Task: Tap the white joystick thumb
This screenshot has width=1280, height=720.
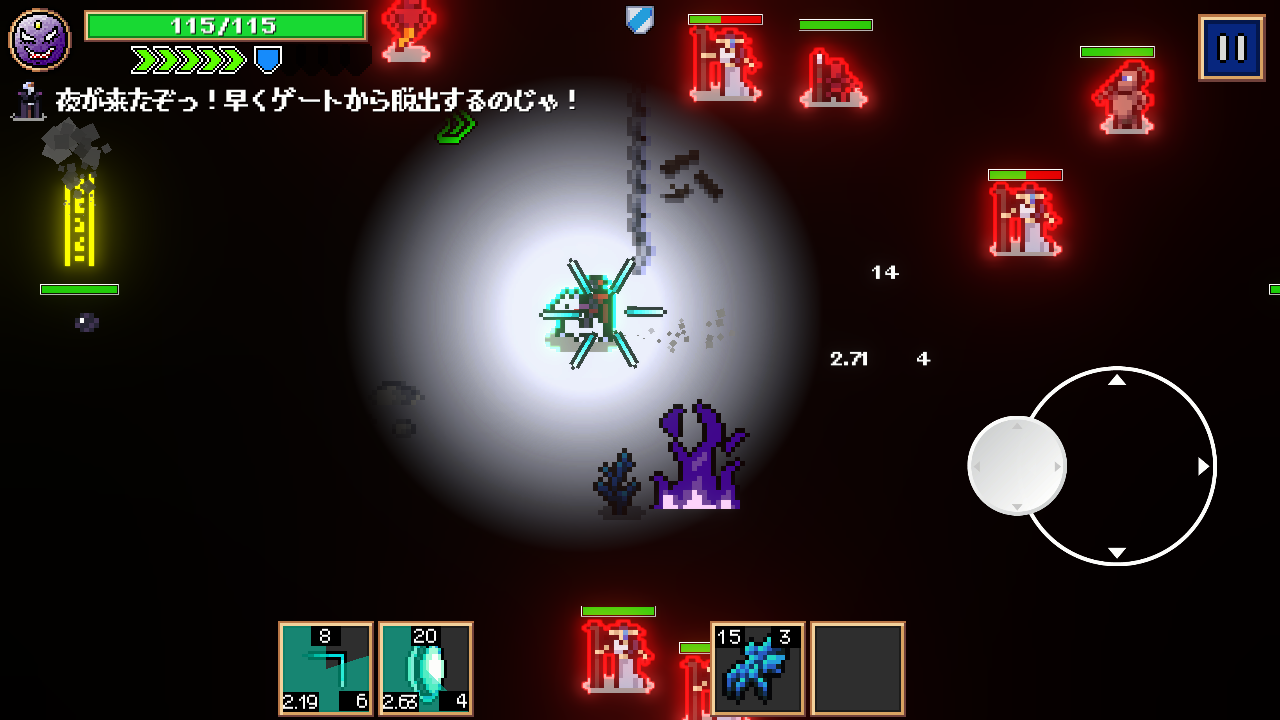Action: (x=1016, y=465)
